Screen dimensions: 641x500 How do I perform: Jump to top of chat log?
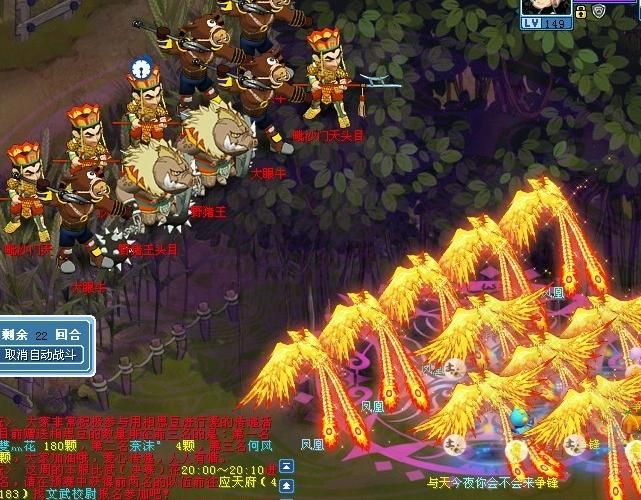pyautogui.click(x=286, y=466)
